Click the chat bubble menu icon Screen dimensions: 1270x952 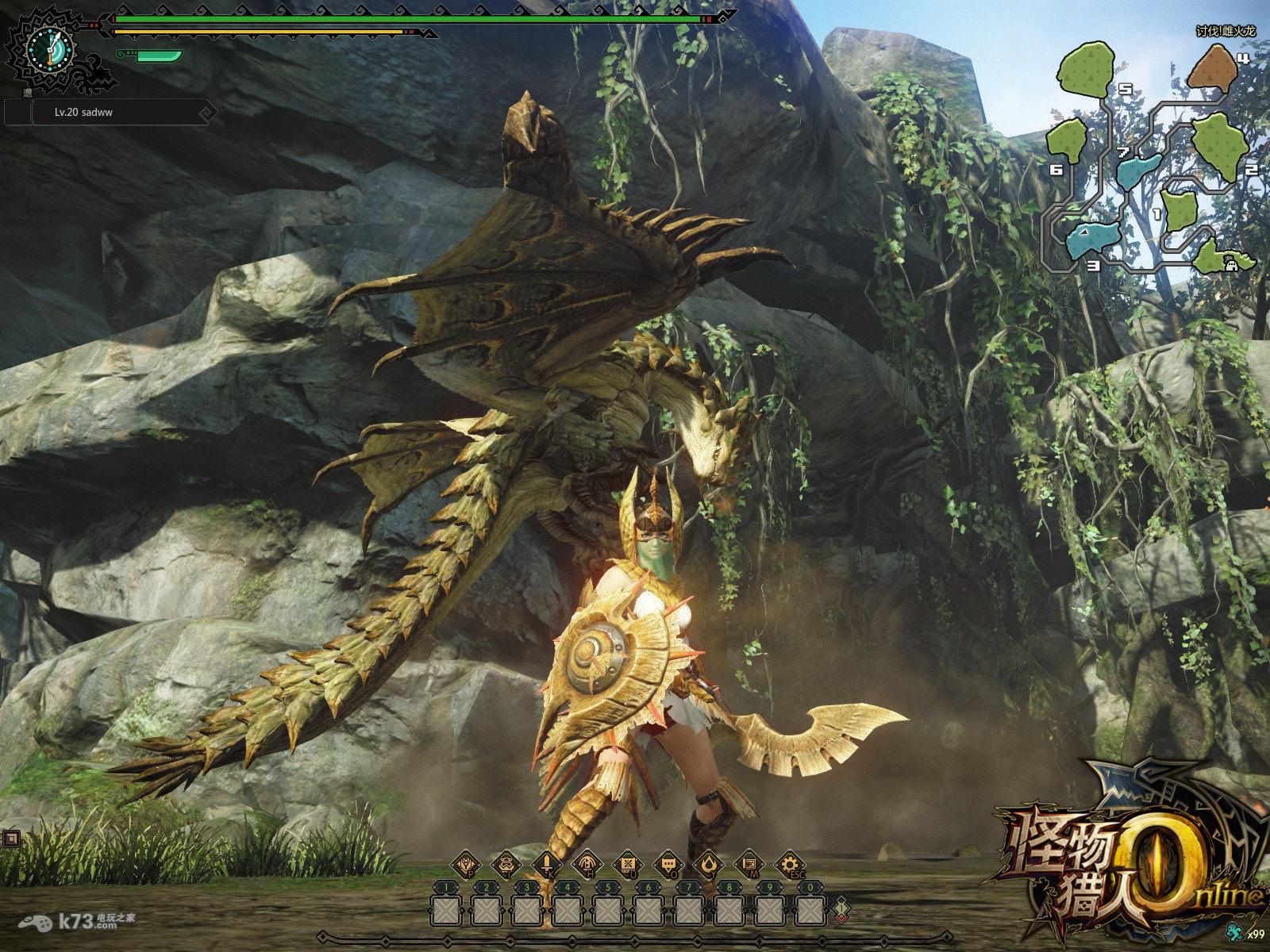667,864
